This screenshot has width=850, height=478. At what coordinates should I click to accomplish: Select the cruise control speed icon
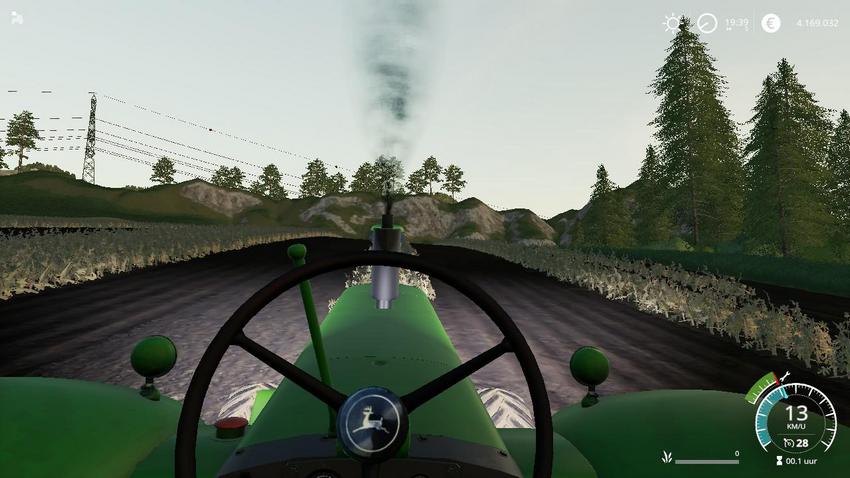coord(790,443)
